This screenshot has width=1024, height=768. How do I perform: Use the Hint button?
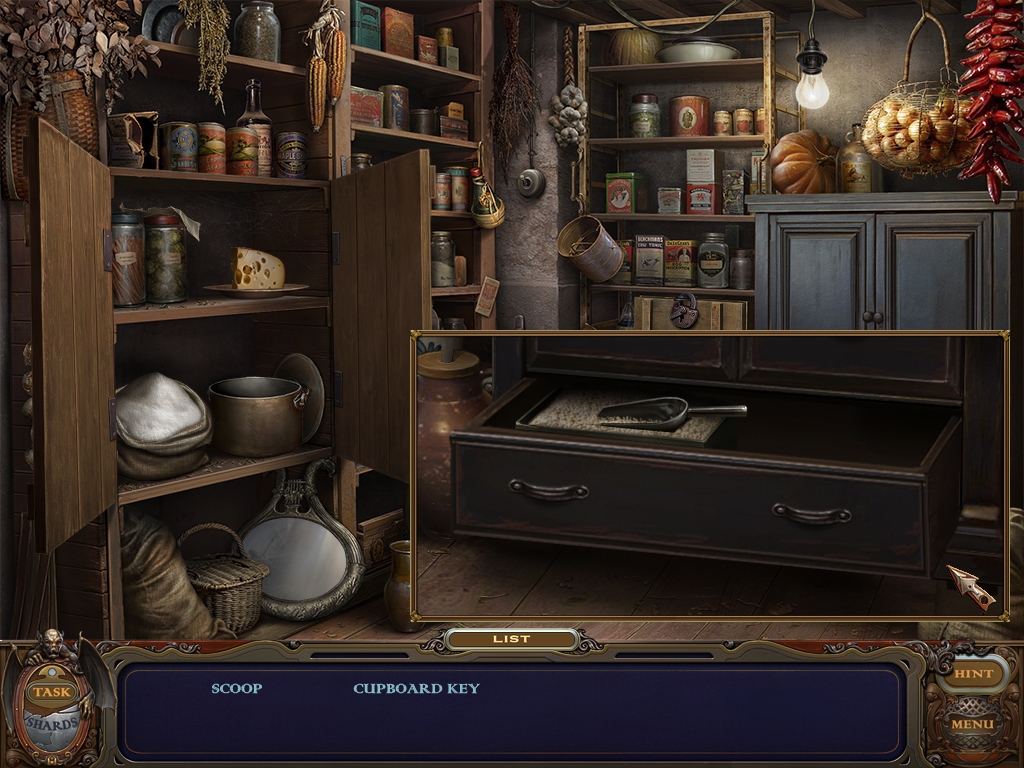tap(972, 674)
